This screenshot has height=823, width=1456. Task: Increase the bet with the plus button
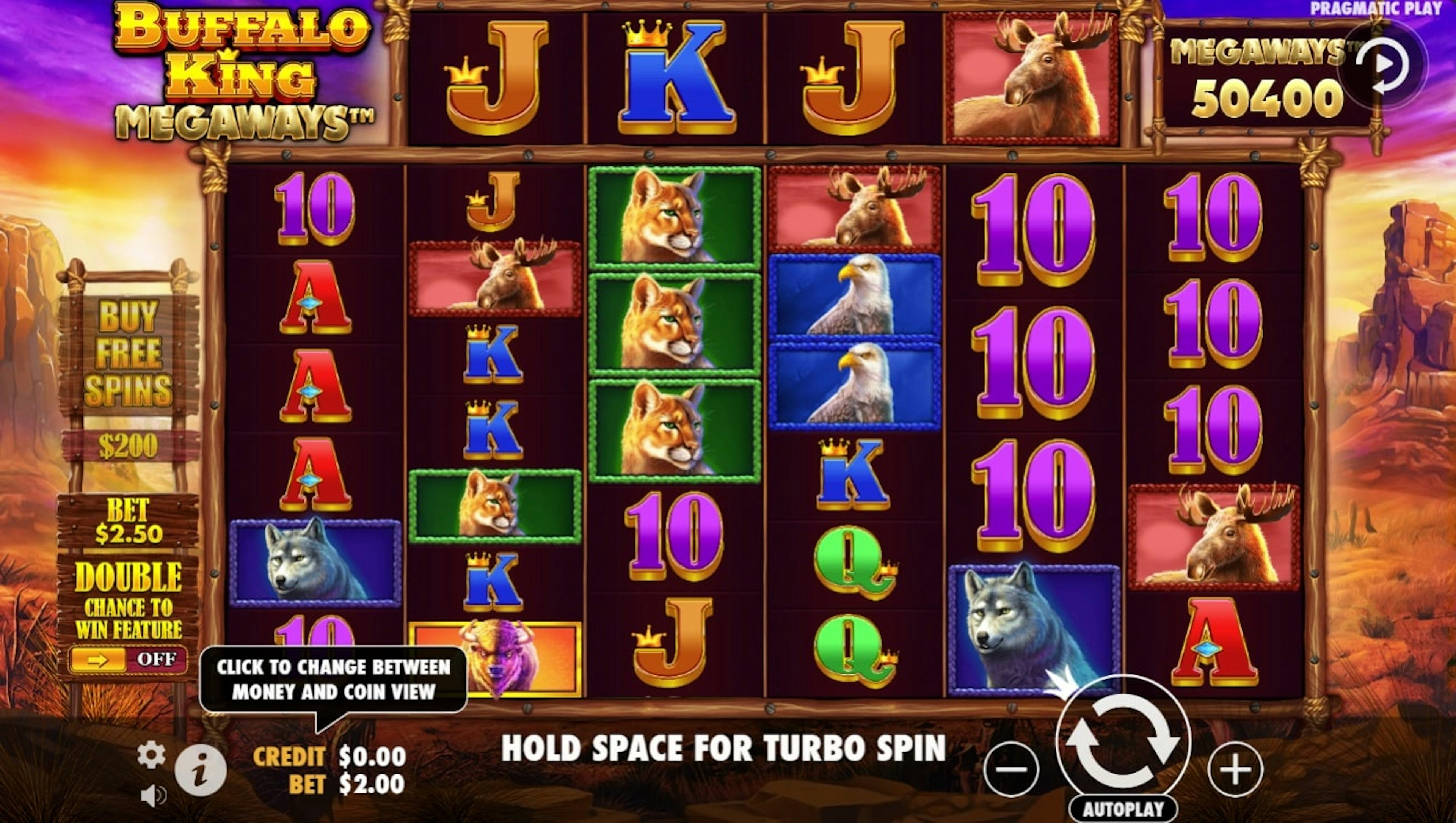1235,769
